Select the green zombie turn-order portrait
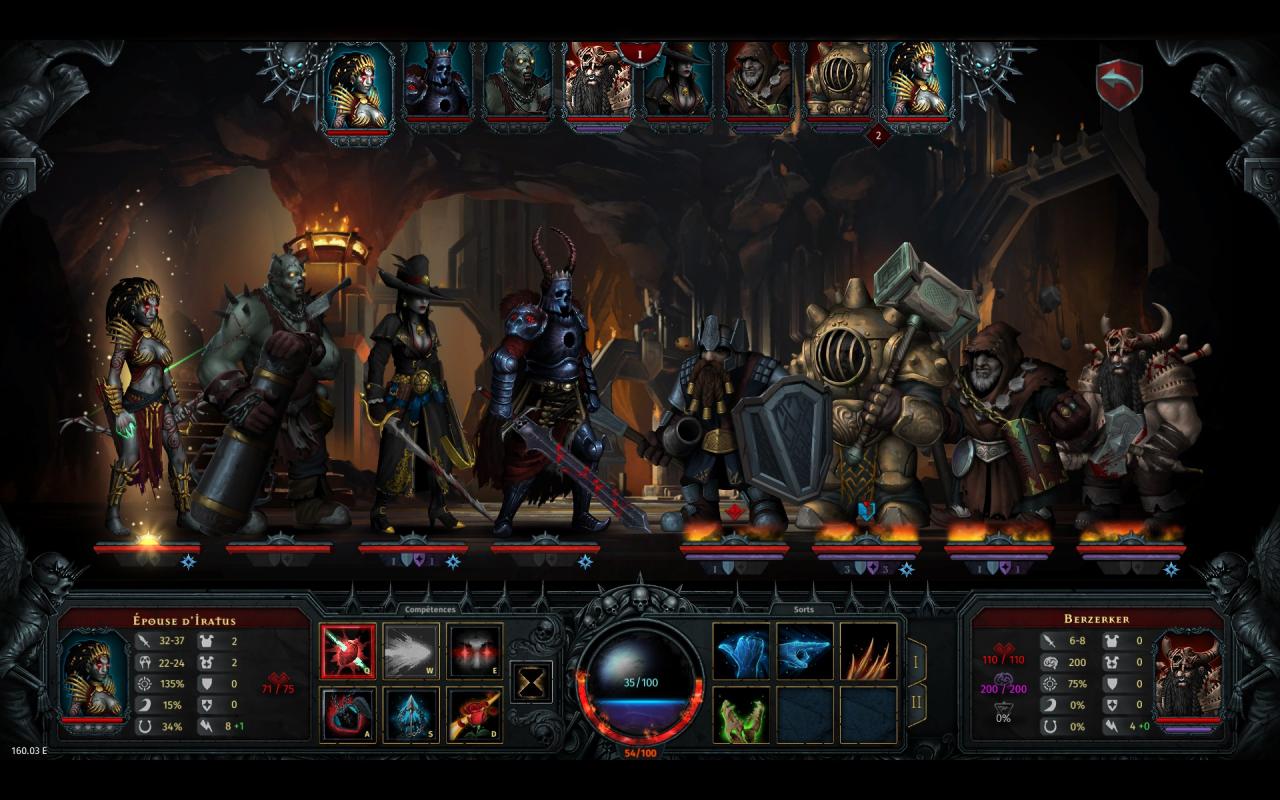Screen dimensions: 1280x800 518,82
